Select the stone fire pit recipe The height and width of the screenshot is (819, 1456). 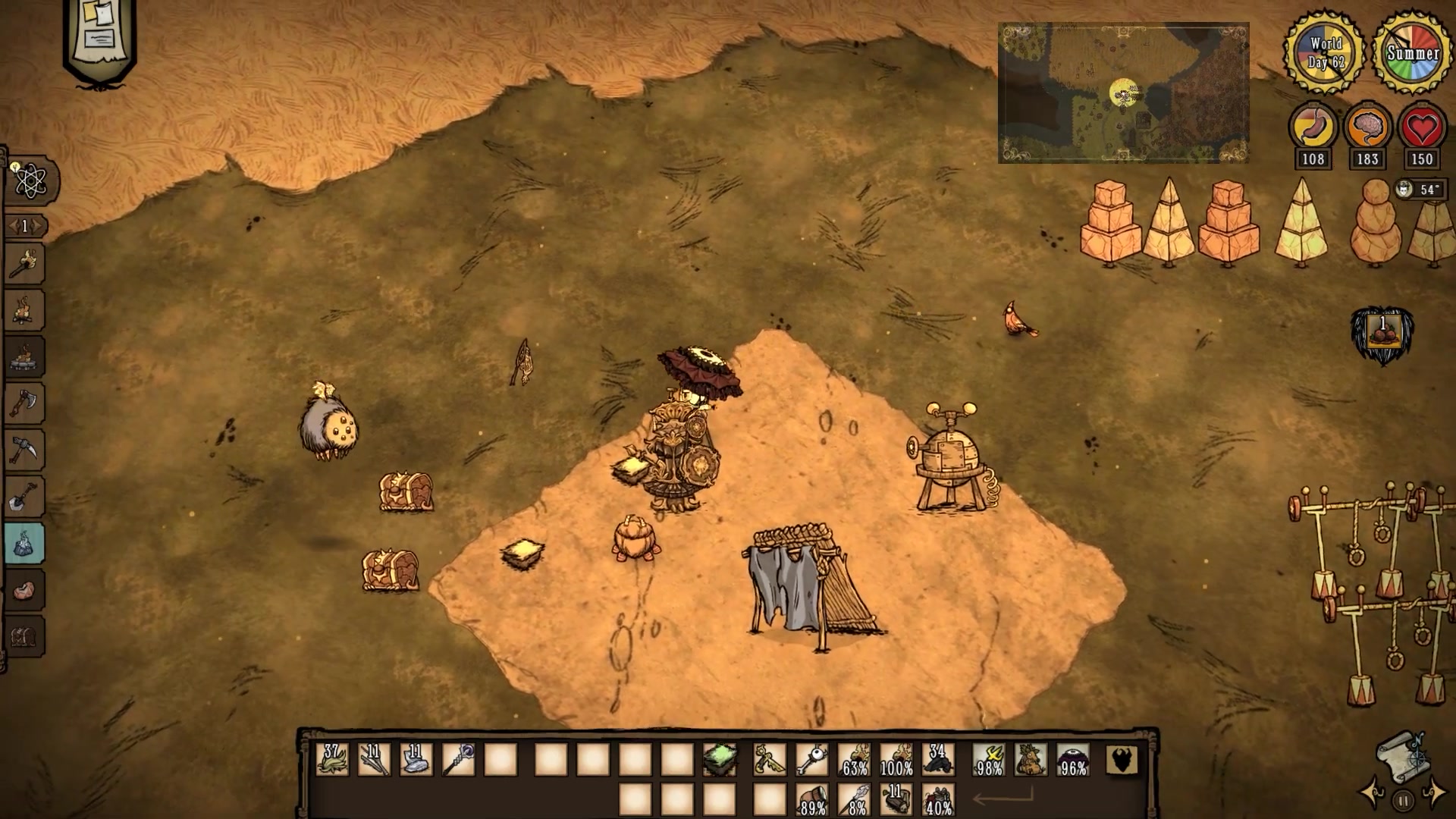(24, 356)
